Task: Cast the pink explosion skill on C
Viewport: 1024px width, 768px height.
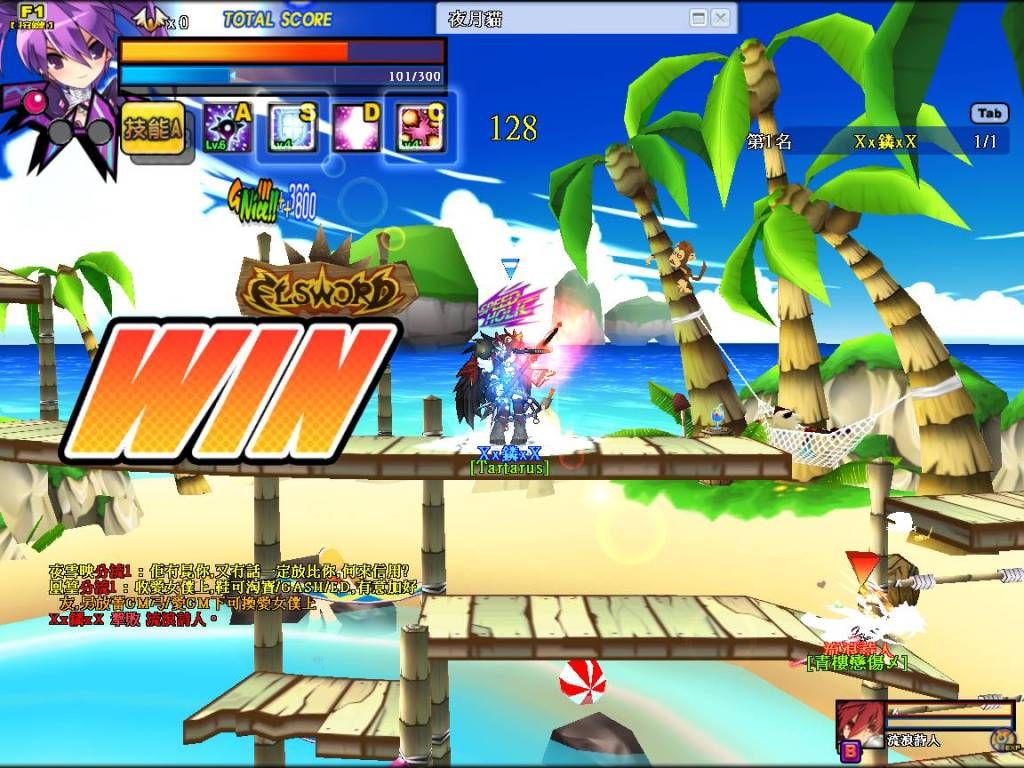Action: pyautogui.click(x=420, y=128)
